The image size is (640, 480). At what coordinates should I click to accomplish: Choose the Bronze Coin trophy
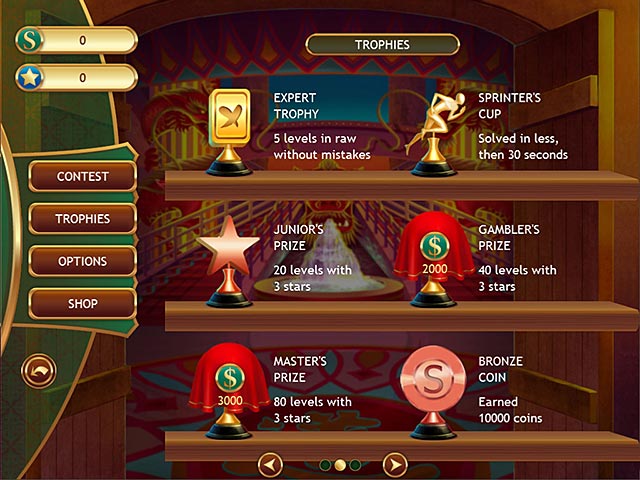point(435,388)
